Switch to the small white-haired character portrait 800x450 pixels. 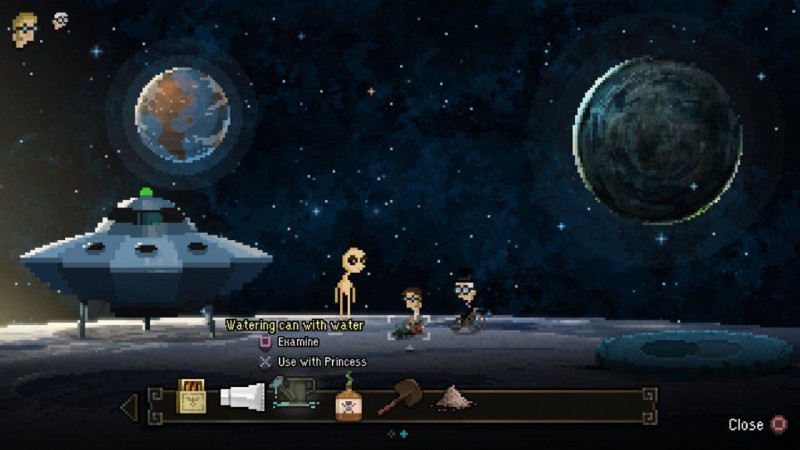[61, 20]
